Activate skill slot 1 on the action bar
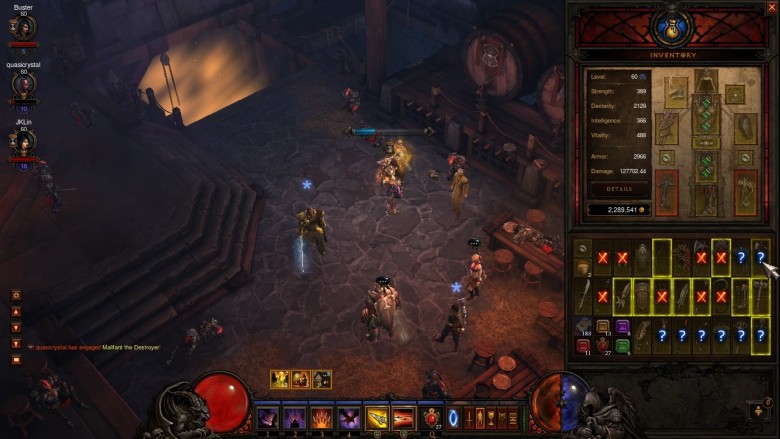The width and height of the screenshot is (780, 439). (268, 418)
